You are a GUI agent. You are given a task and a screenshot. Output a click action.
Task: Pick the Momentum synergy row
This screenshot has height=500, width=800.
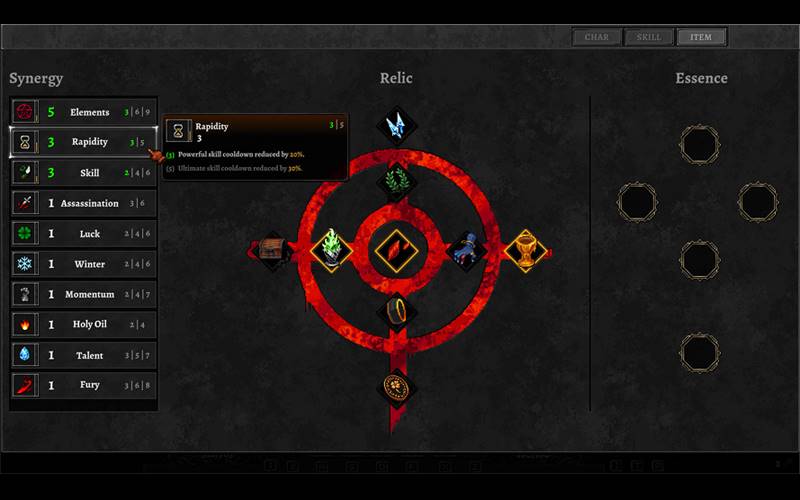tap(84, 294)
